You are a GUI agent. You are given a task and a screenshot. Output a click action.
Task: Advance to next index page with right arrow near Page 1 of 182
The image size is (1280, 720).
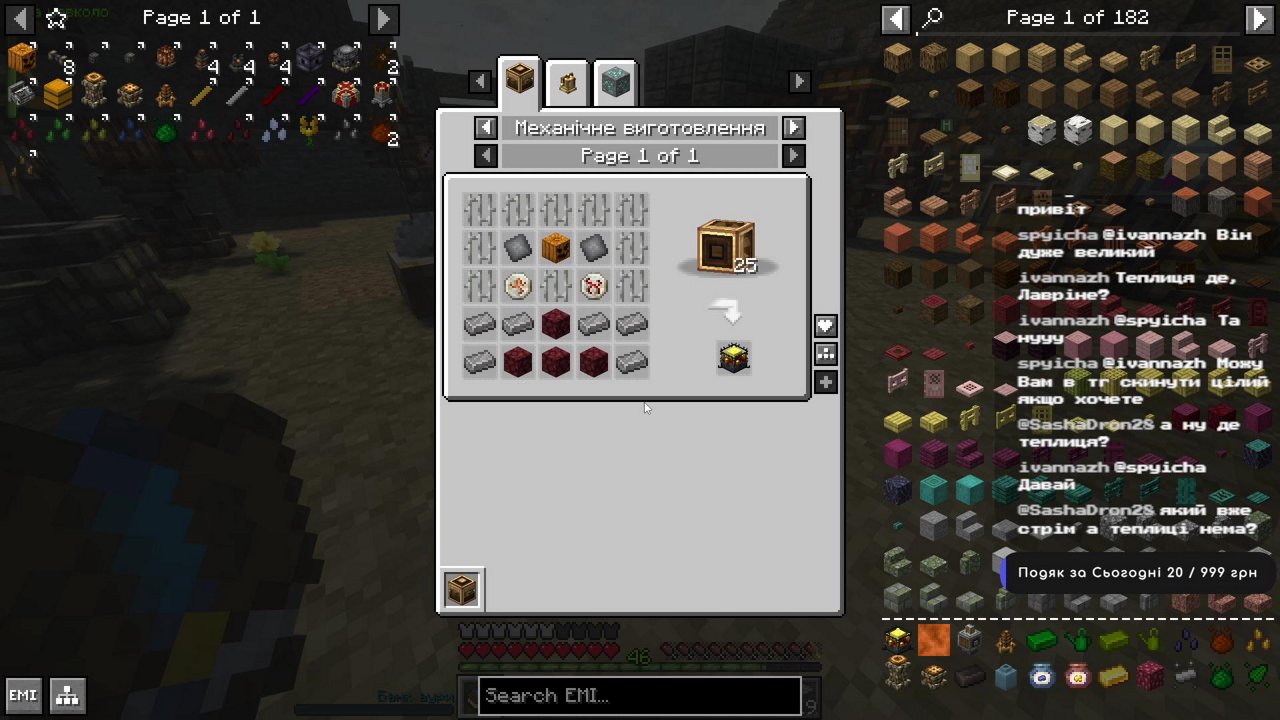[1259, 17]
